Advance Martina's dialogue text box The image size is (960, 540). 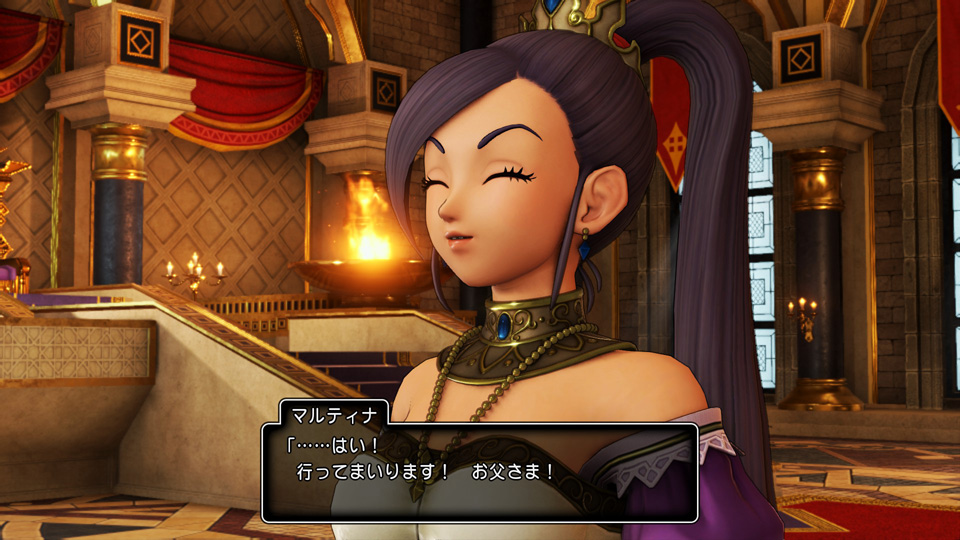click(x=479, y=472)
